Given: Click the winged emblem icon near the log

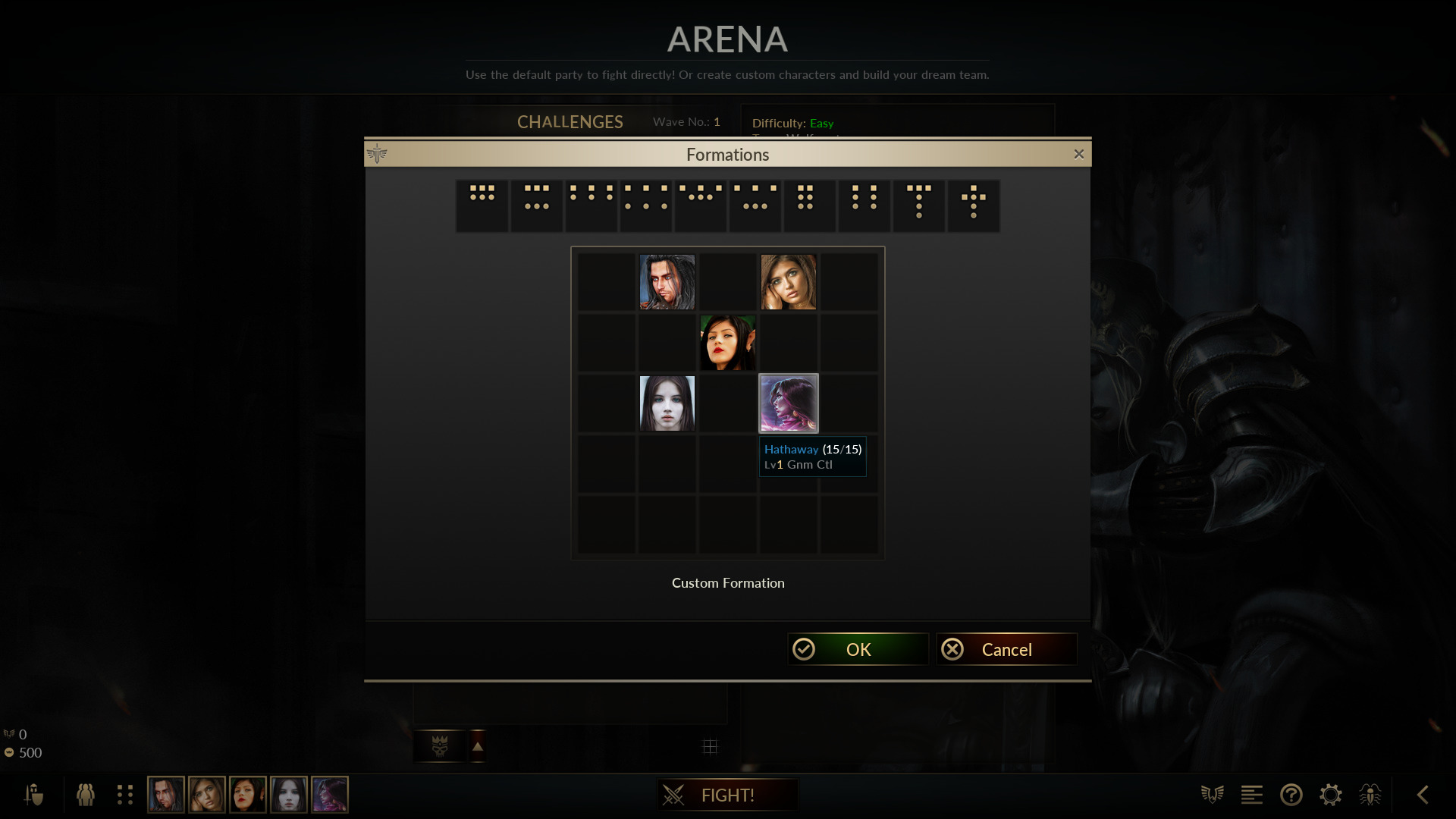Looking at the screenshot, I should click(1213, 795).
